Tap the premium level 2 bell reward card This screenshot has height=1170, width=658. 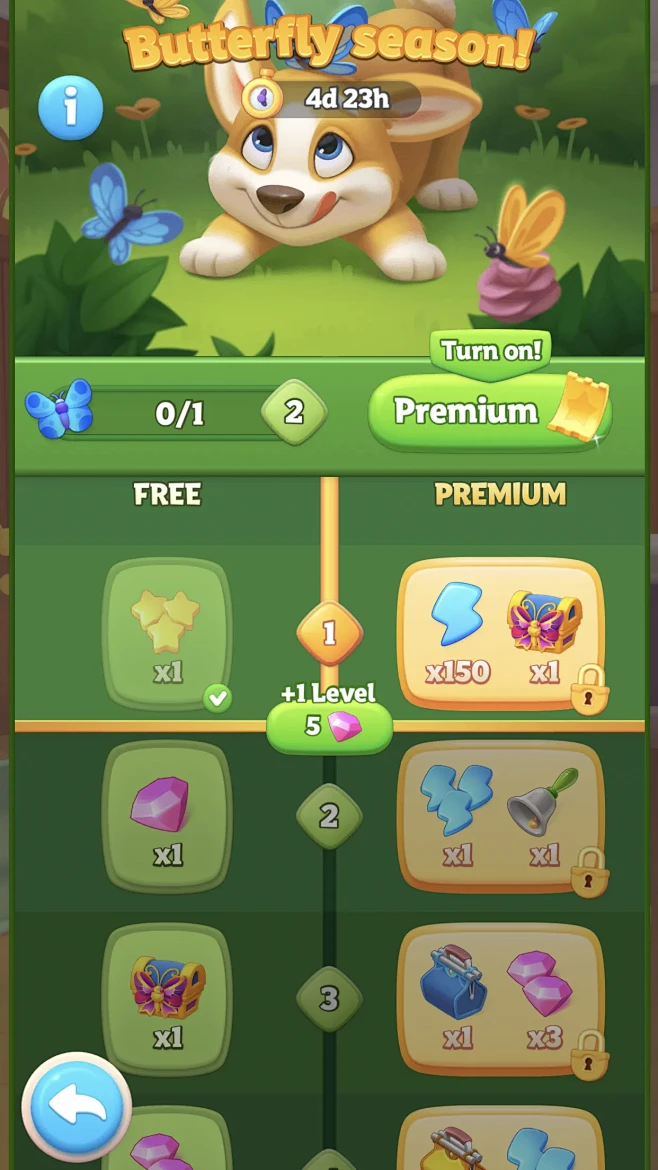click(x=500, y=817)
